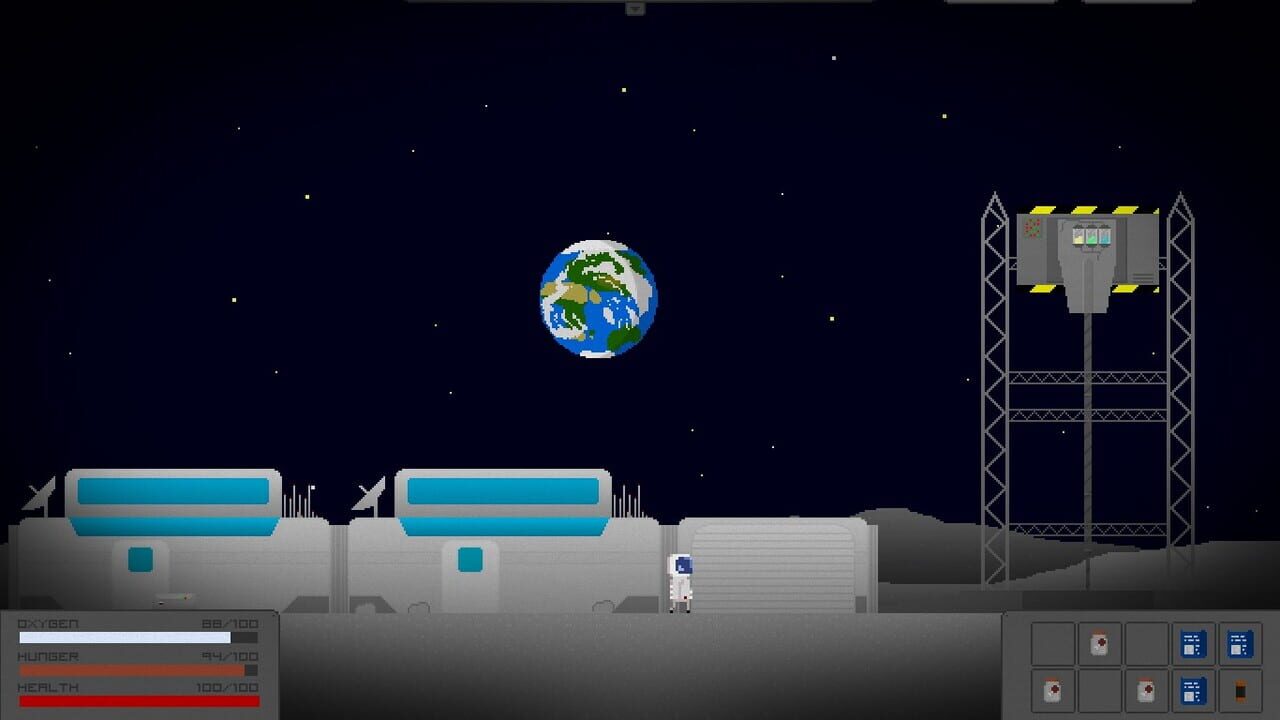
Task: Select the blueprint in the bottom inventory row
Action: tap(1194, 691)
